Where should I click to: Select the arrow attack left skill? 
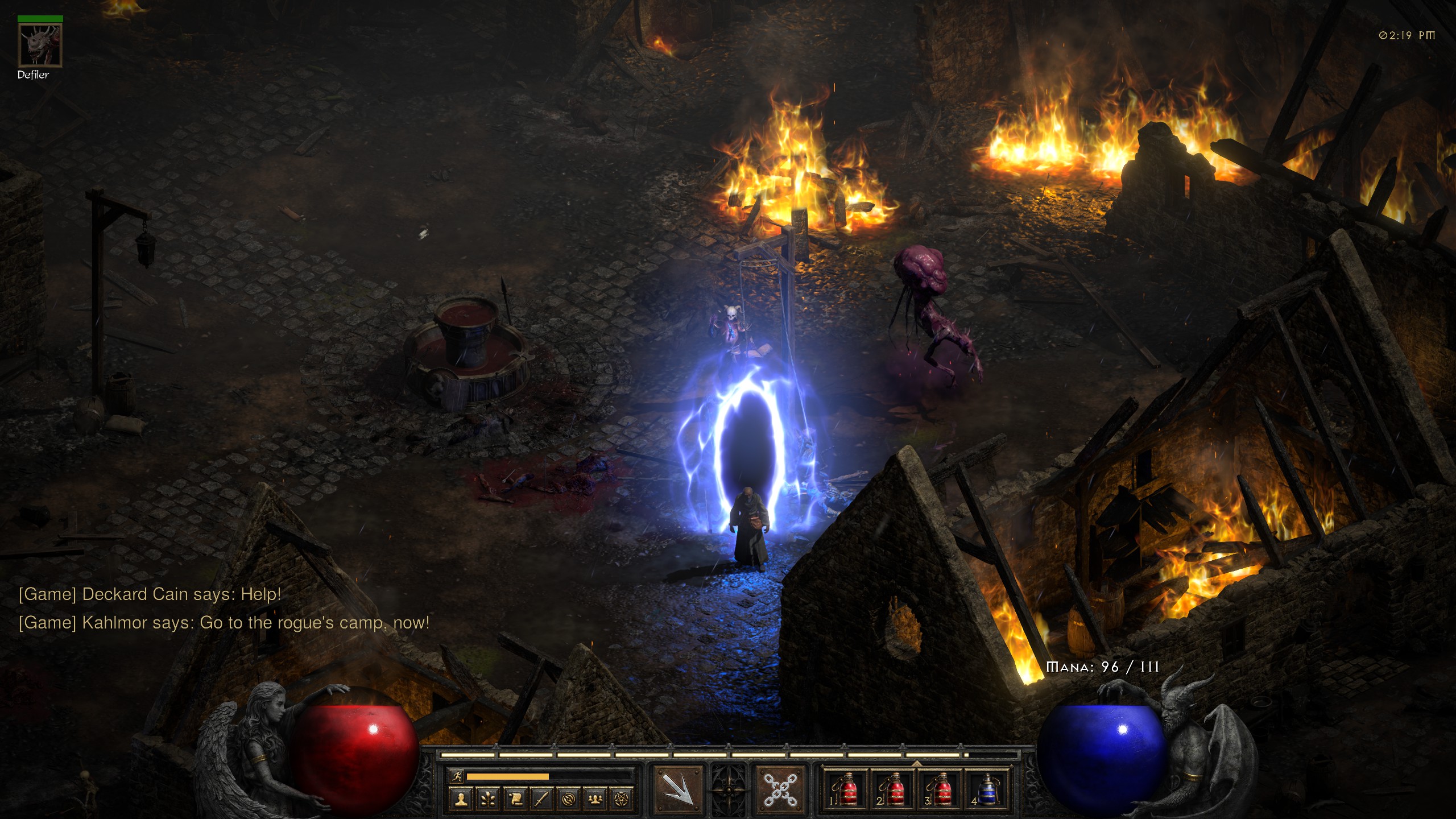click(679, 789)
